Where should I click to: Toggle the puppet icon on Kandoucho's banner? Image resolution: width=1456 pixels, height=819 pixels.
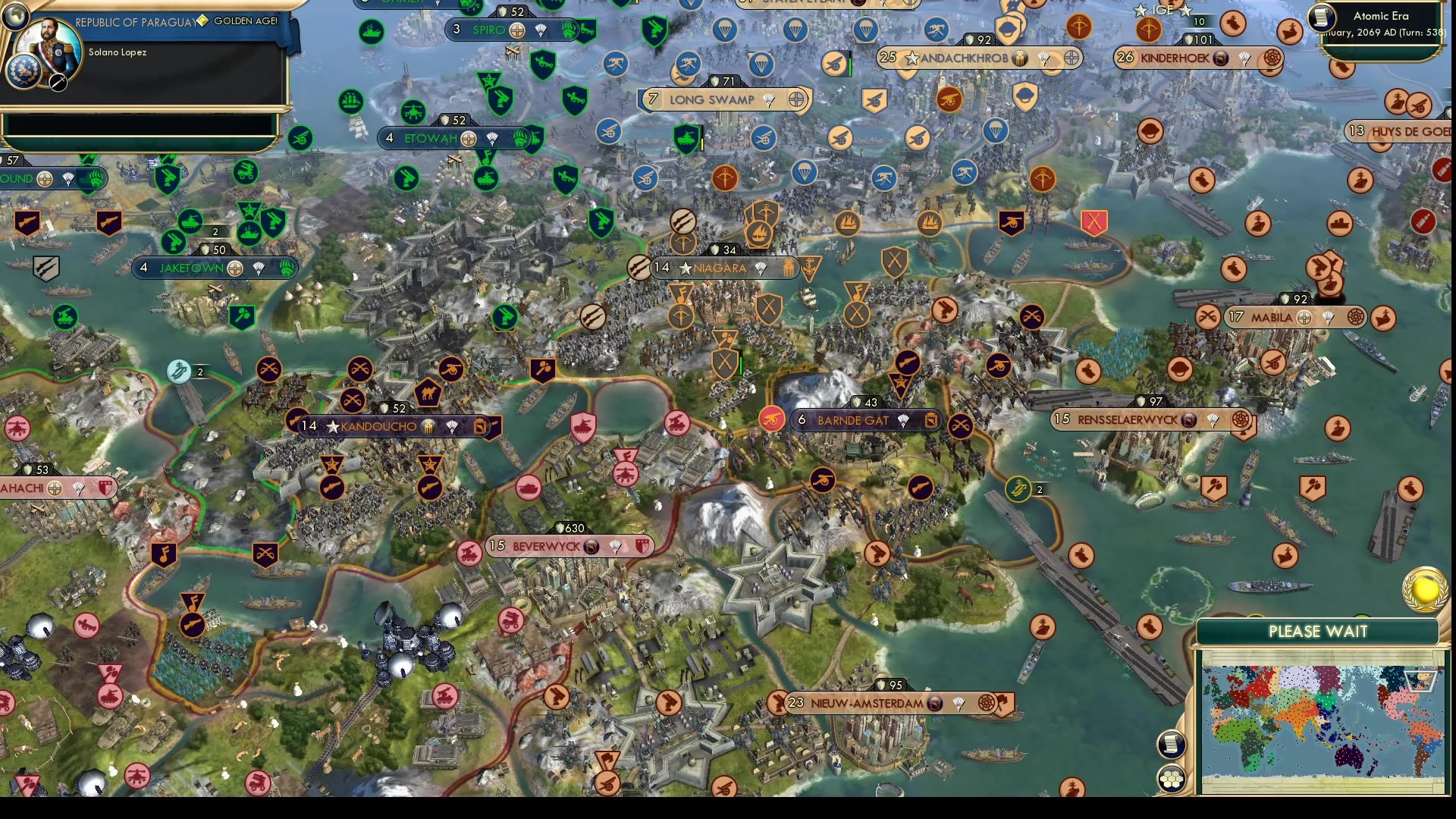click(428, 426)
